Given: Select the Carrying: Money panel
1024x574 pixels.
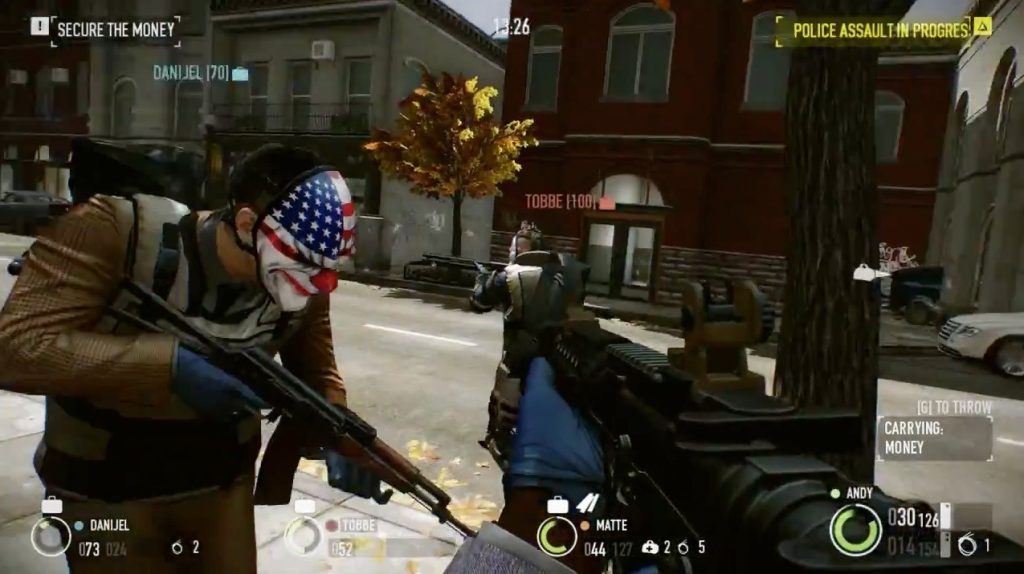Looking at the screenshot, I should 934,438.
